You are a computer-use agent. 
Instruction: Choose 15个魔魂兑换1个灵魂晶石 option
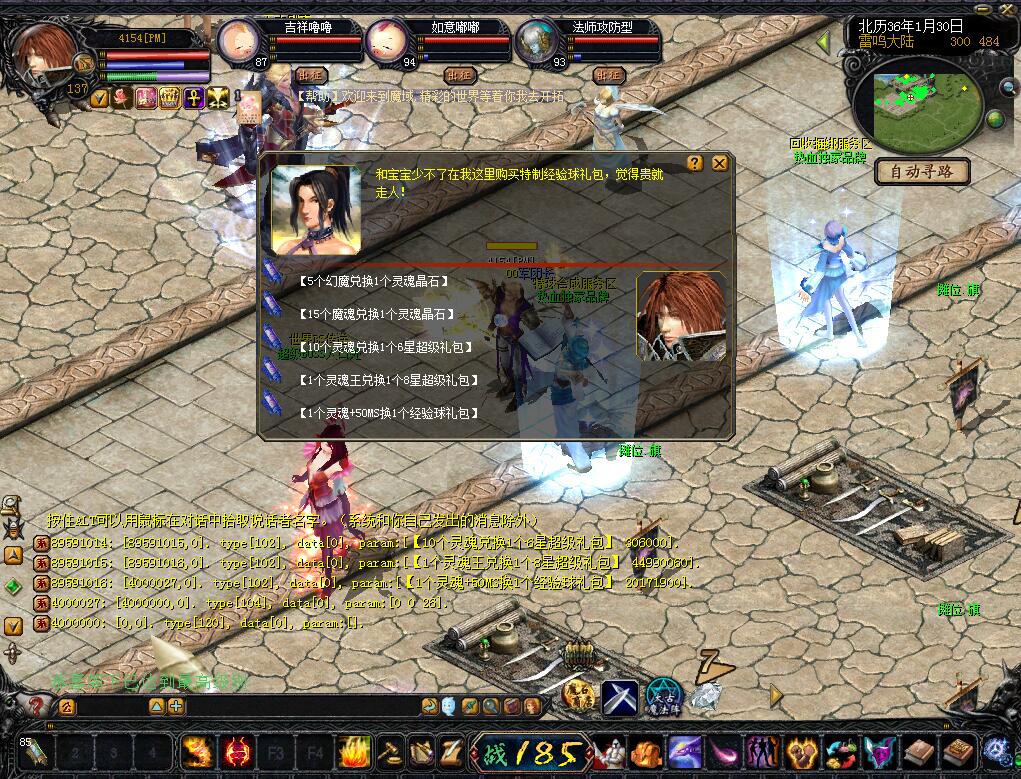tap(376, 315)
